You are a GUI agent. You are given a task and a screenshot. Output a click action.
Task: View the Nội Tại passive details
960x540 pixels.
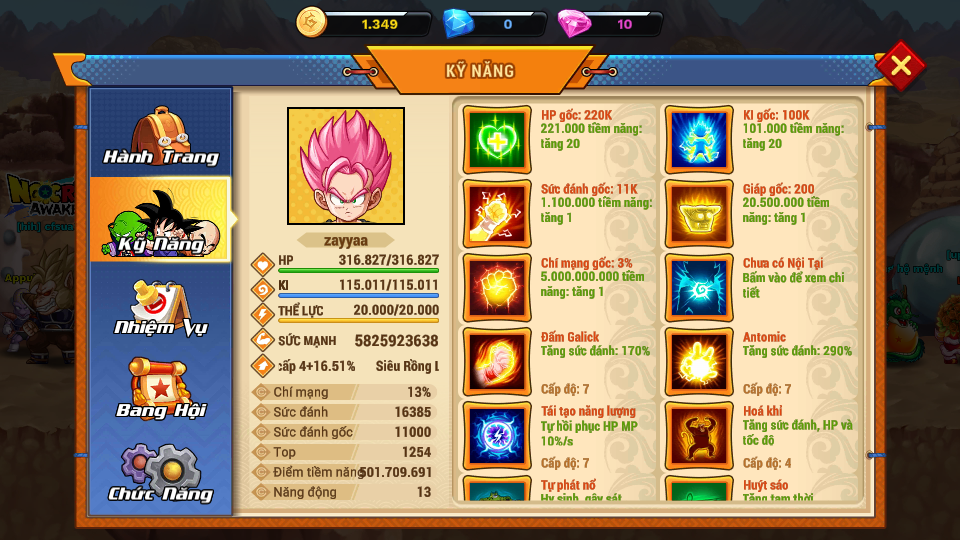pyautogui.click(x=698, y=287)
